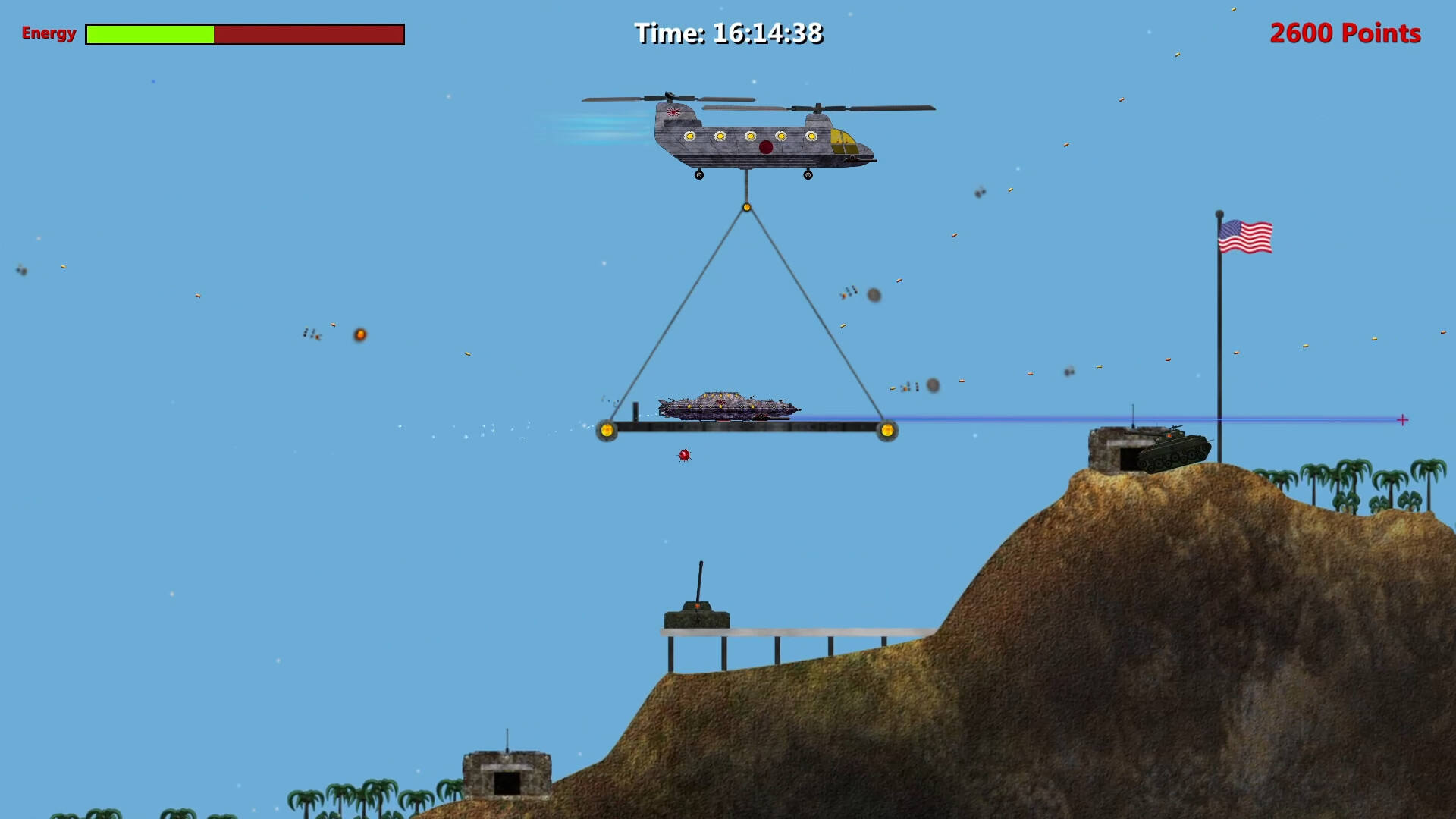Click the Energy label at top left
Screen dimensions: 1456x819
(x=48, y=34)
